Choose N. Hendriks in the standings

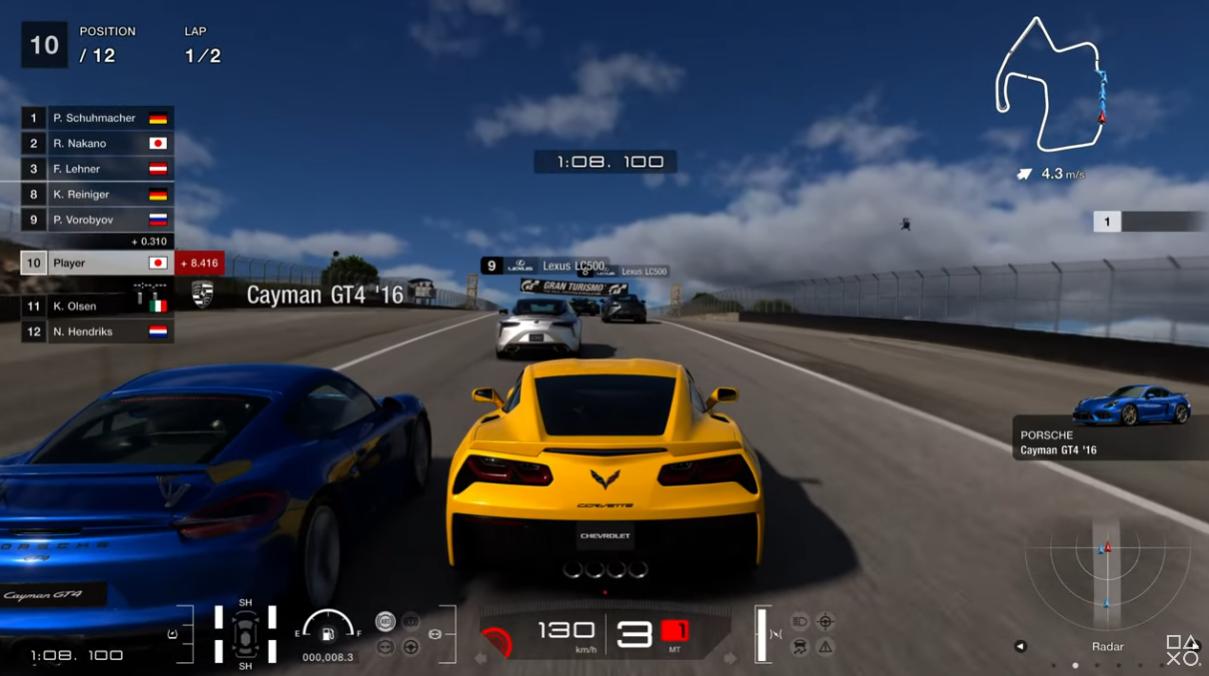coord(97,331)
